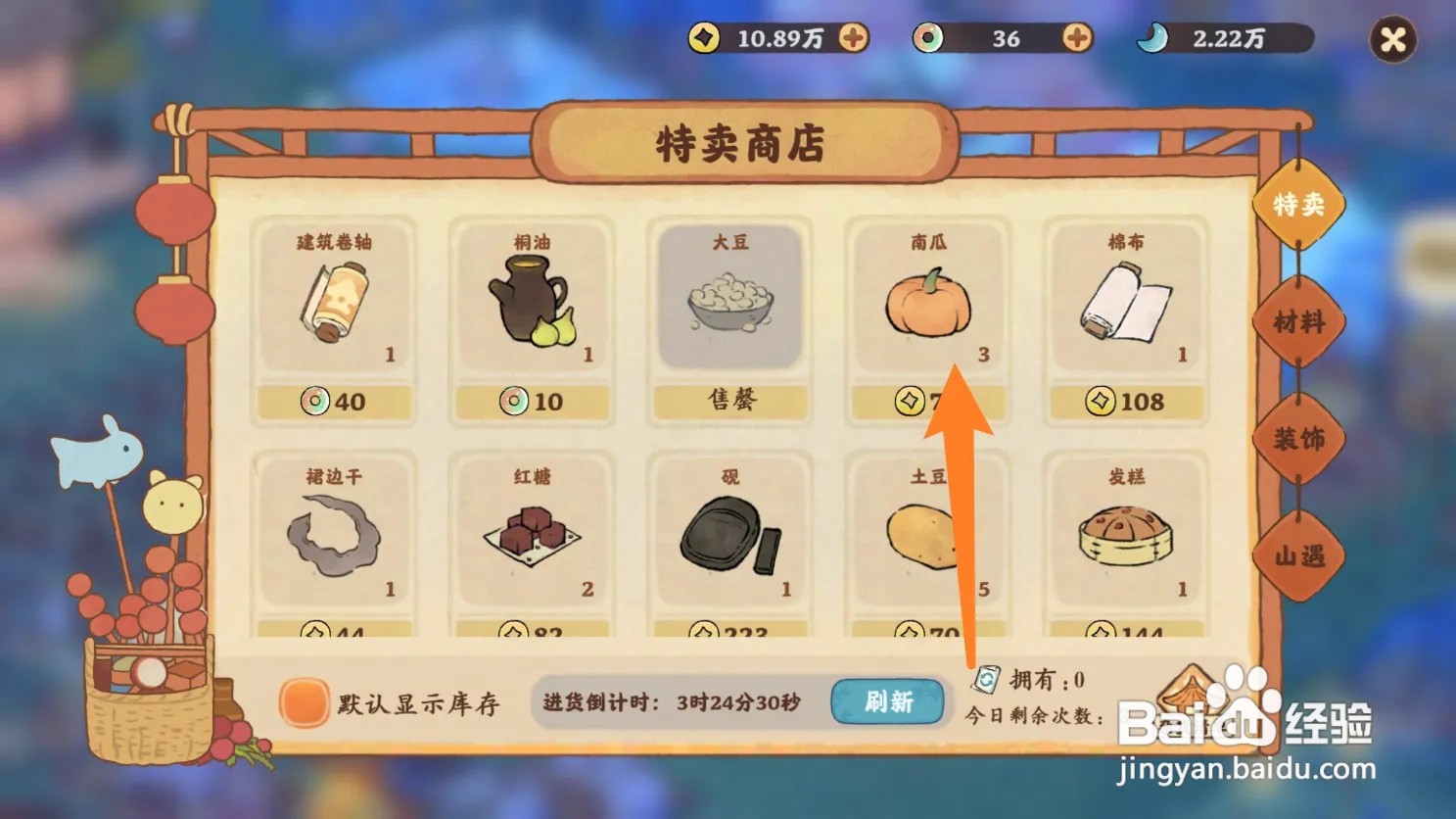1456x819 pixels.
Task: Click the plus icon beside the gold coin balance
Action: pos(856,39)
